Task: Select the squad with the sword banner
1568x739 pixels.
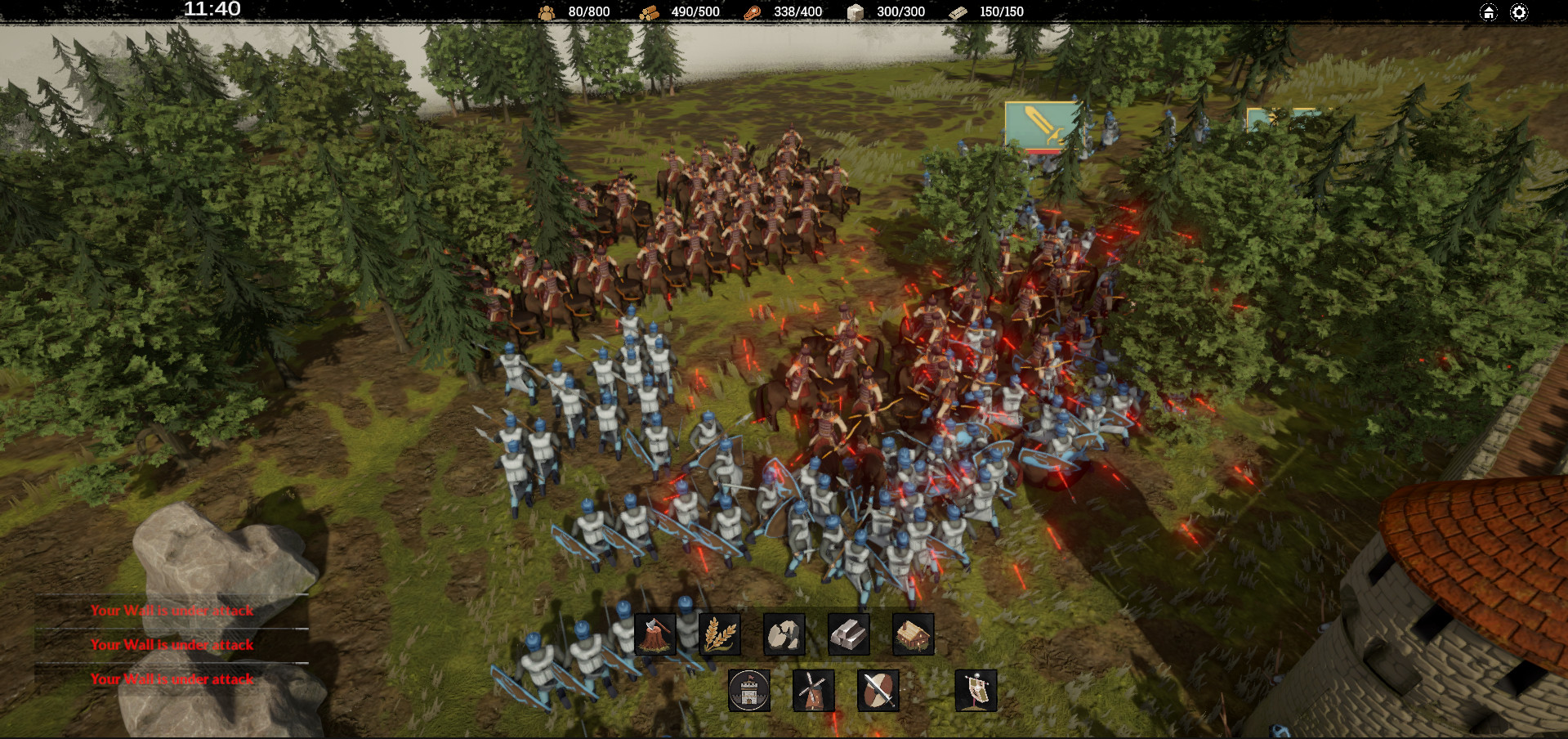Action: tap(1041, 126)
